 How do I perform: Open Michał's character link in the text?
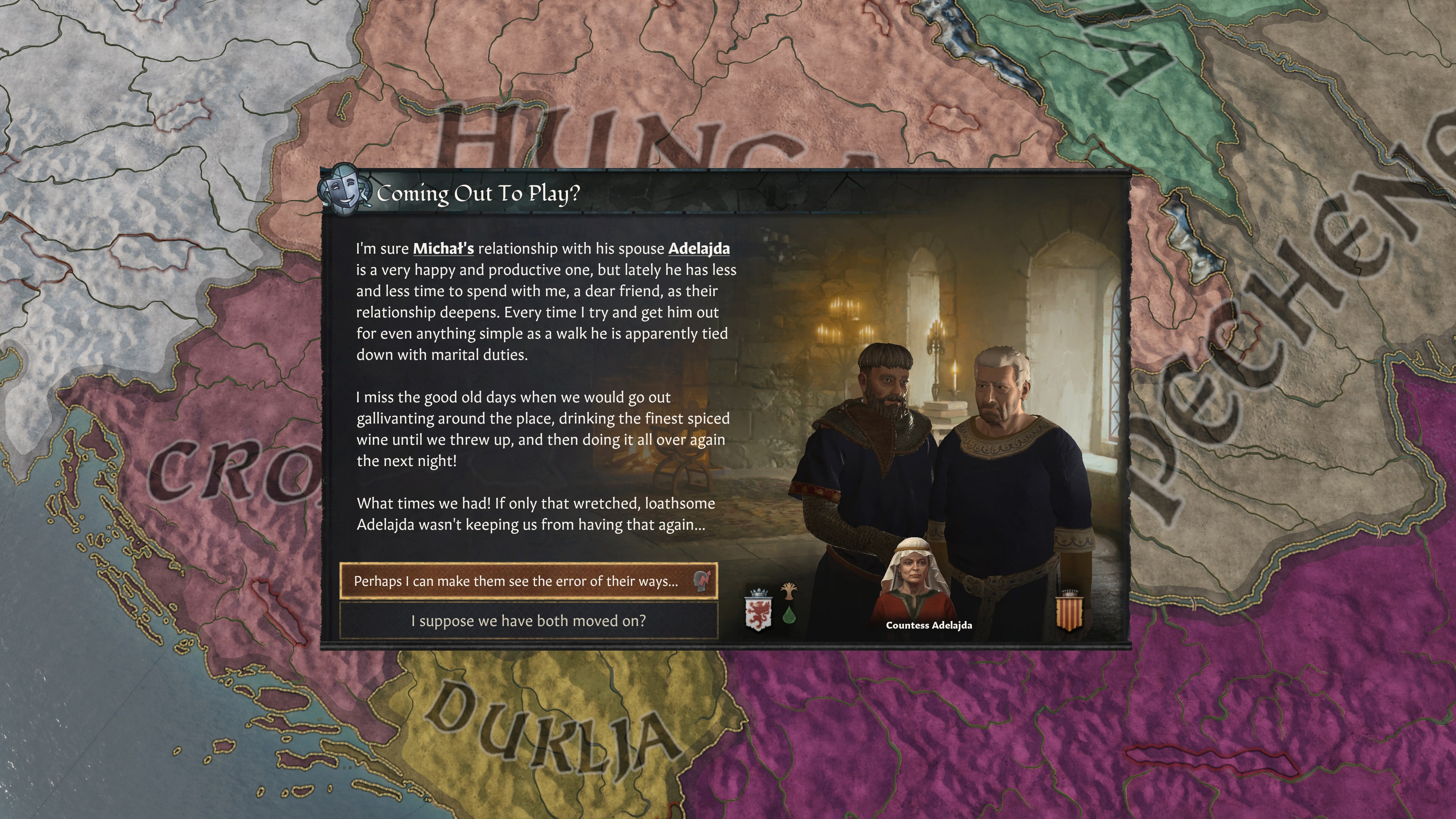(443, 249)
